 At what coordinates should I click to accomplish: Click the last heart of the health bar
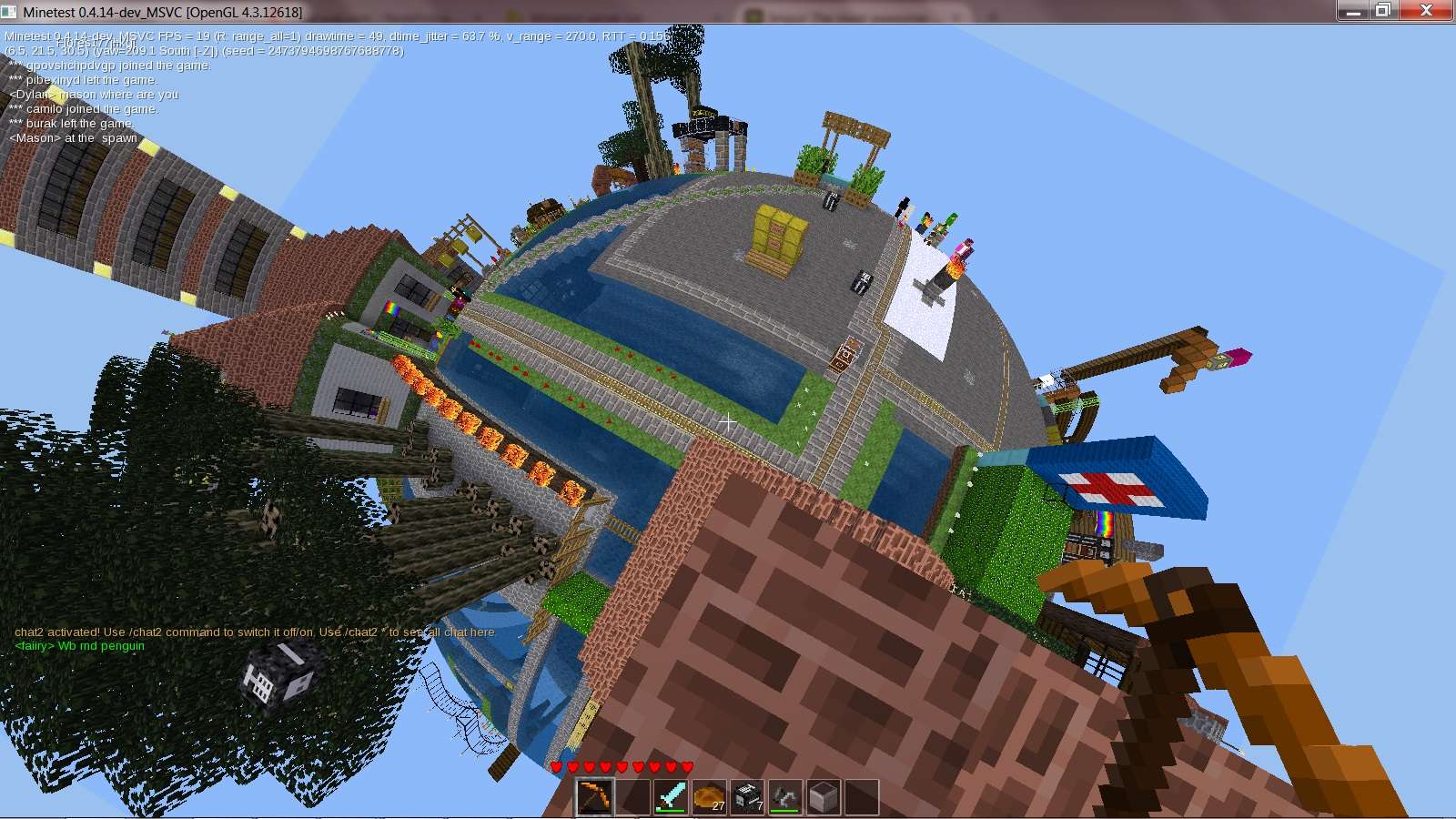tap(685, 767)
